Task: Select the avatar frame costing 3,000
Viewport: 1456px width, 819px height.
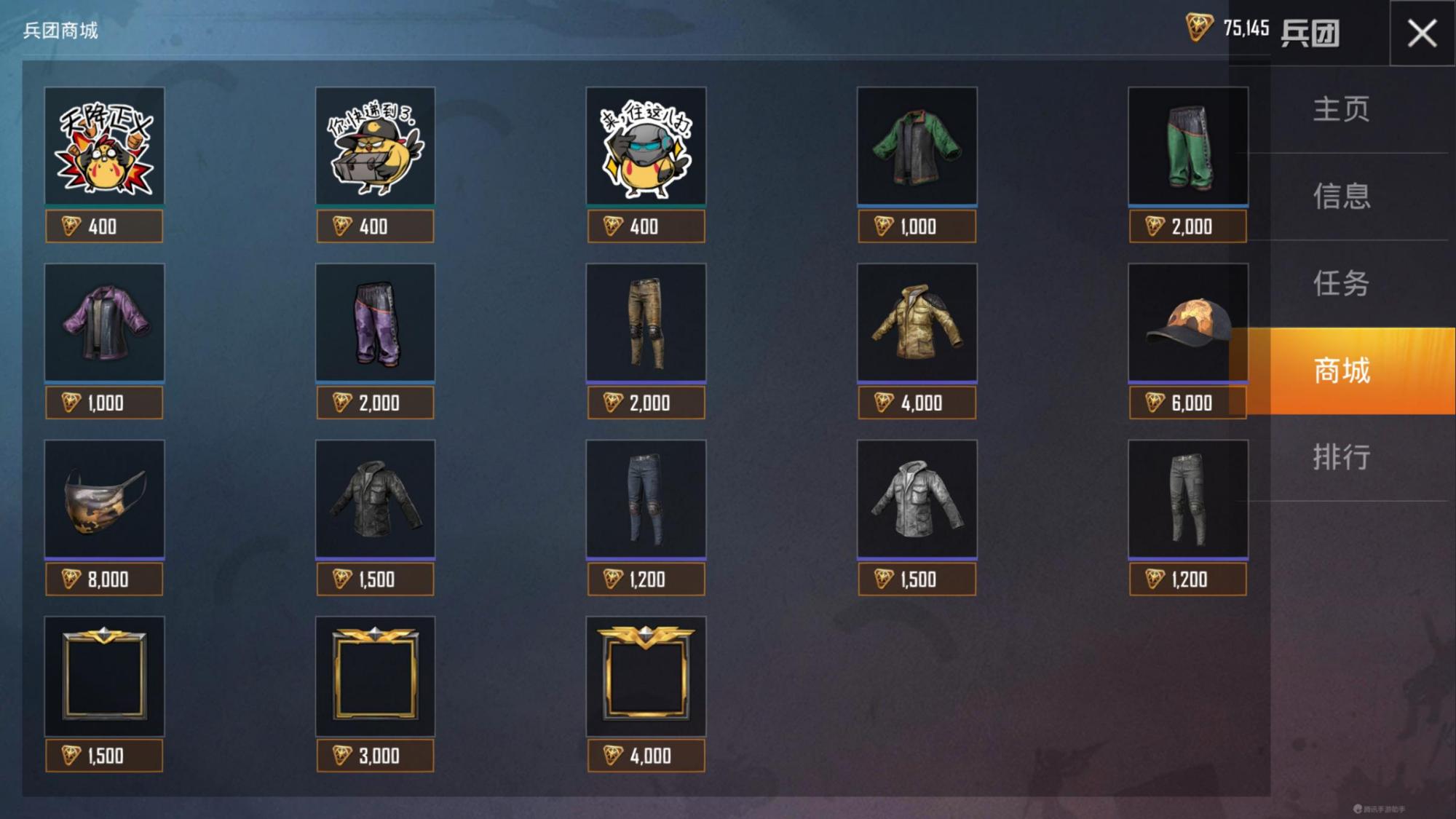Action: pos(376,676)
